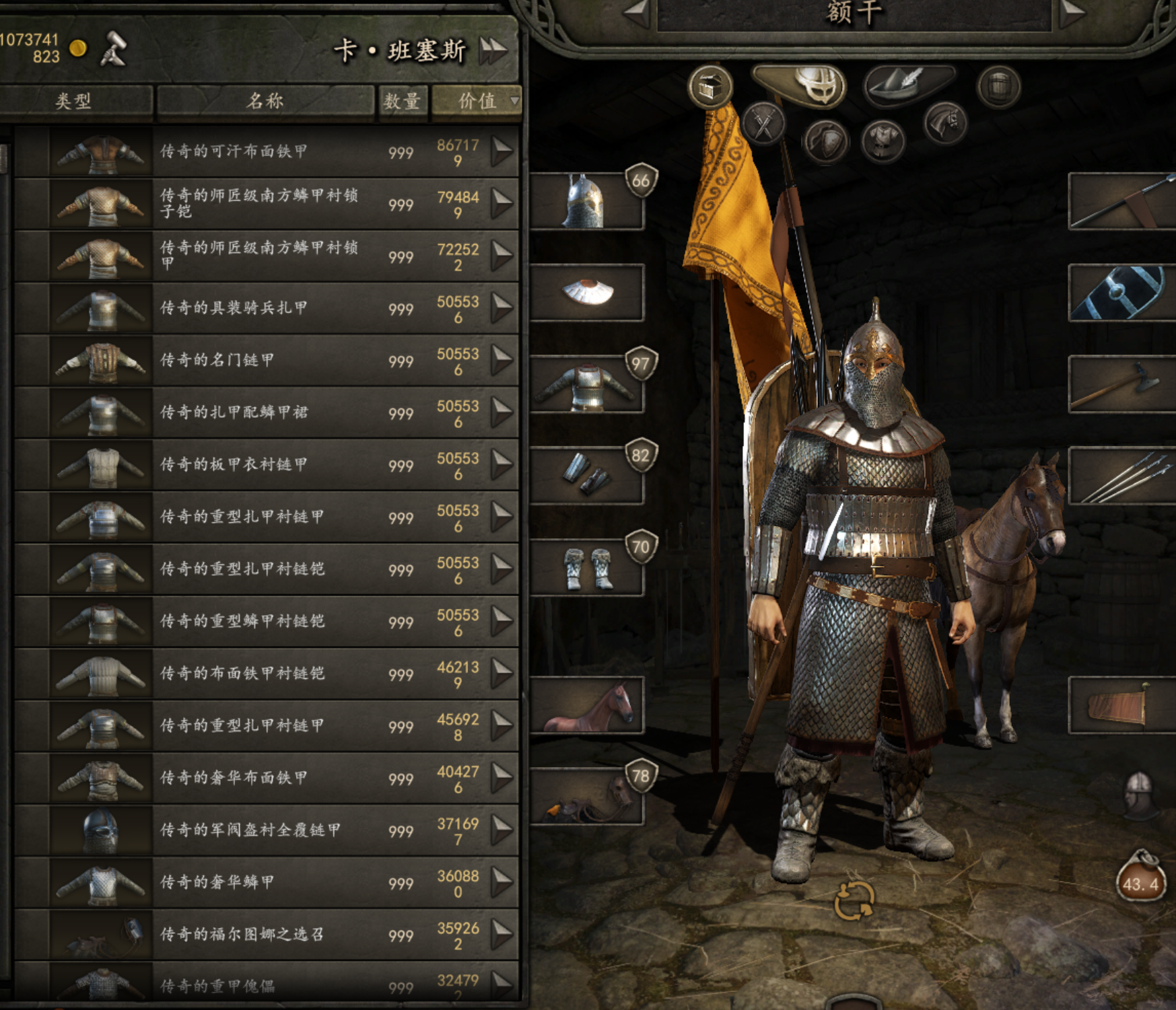Toggle sort order on 价值 column
Image resolution: width=1176 pixels, height=1010 pixels.
[479, 102]
